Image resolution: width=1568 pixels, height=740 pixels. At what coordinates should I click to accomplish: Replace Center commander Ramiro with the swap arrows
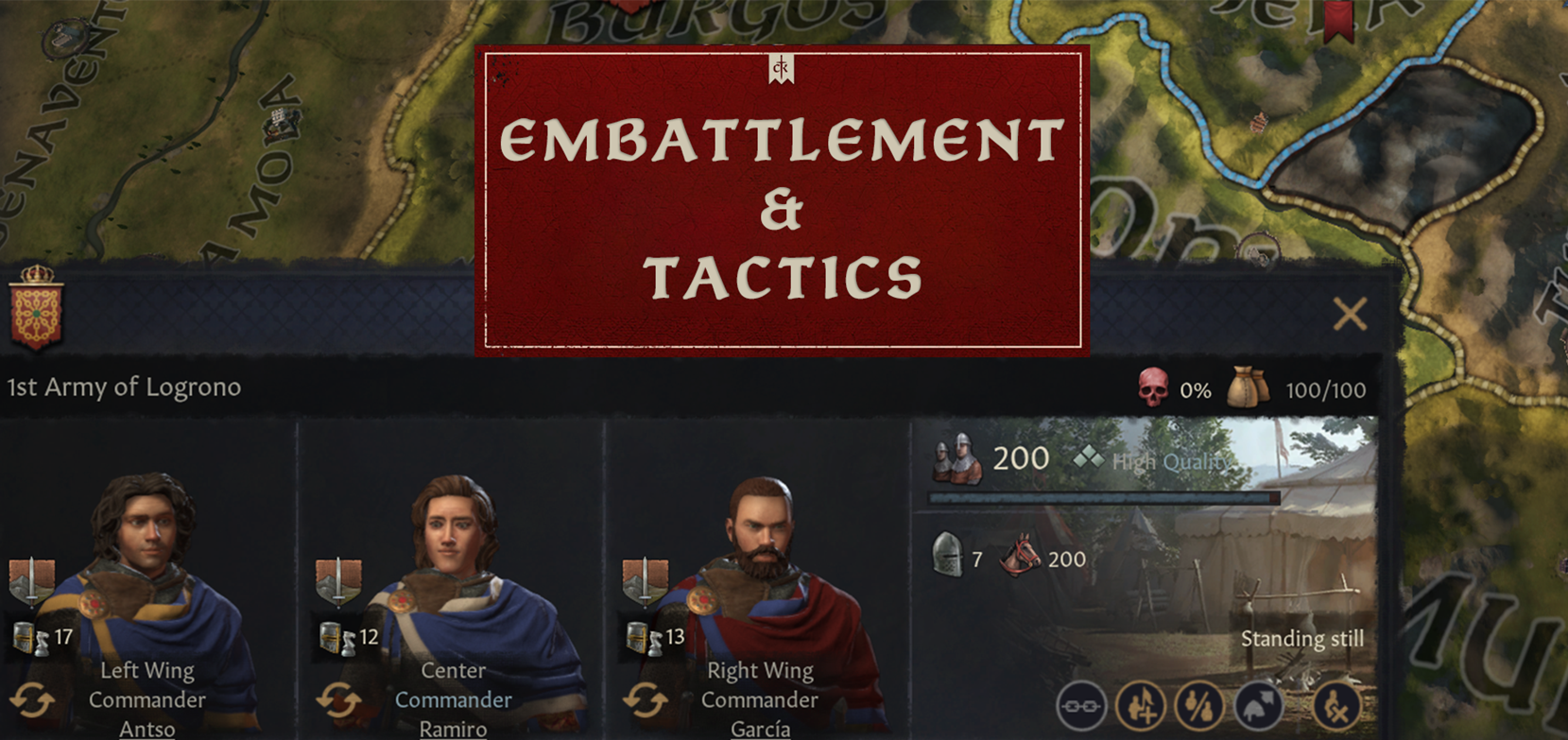[x=338, y=702]
